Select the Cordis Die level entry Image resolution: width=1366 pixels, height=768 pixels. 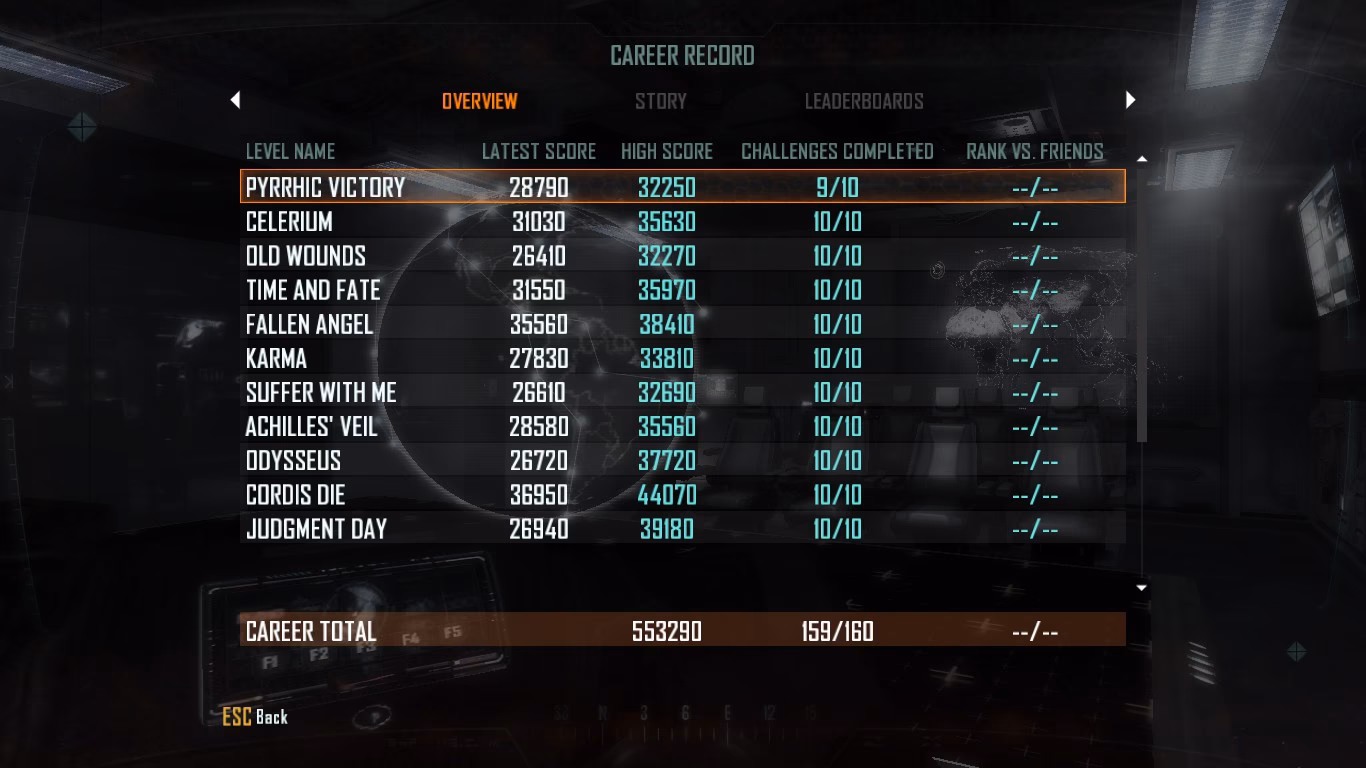600,494
